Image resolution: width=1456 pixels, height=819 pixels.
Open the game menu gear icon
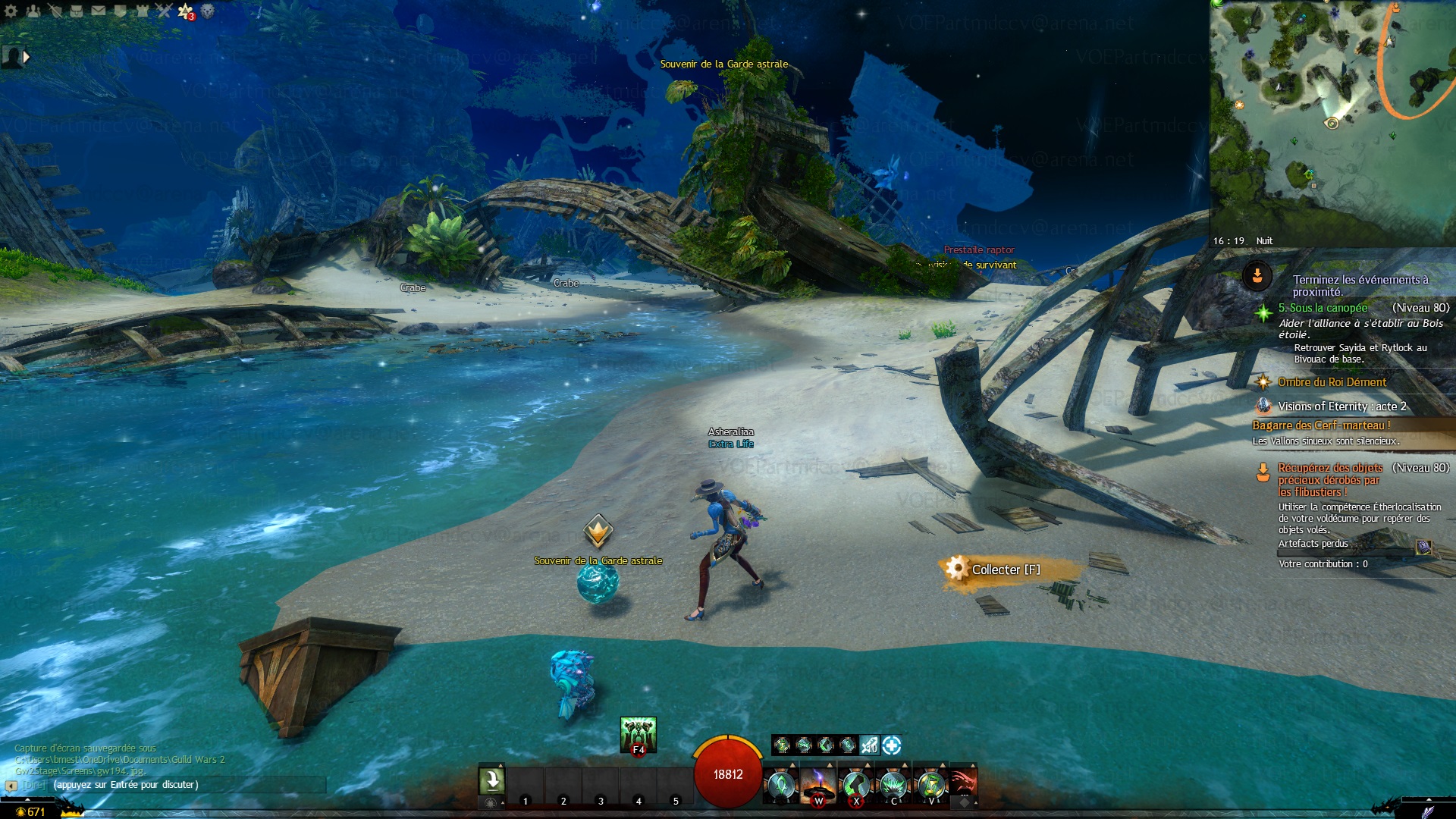coord(11,11)
